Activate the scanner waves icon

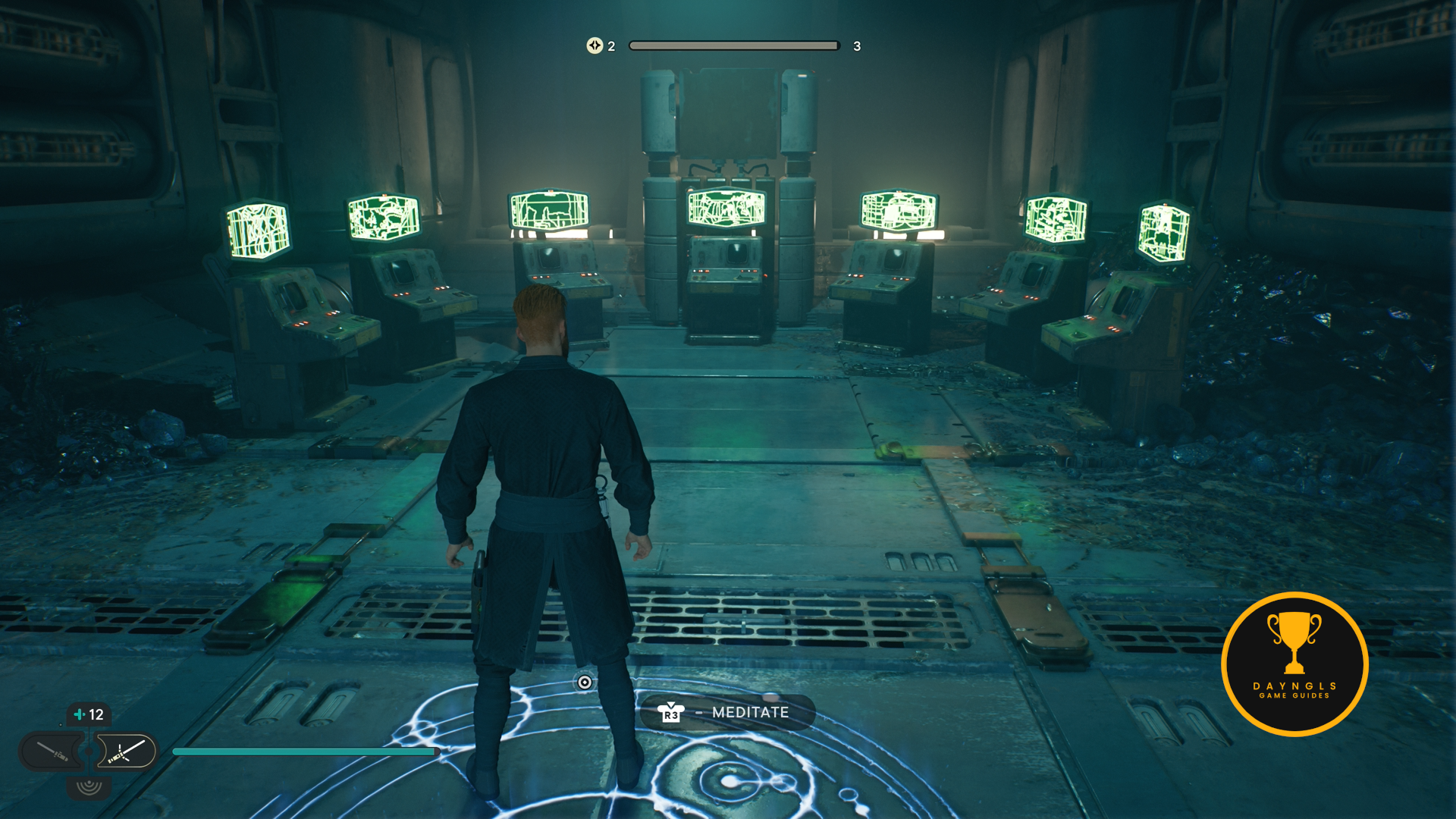pyautogui.click(x=89, y=786)
